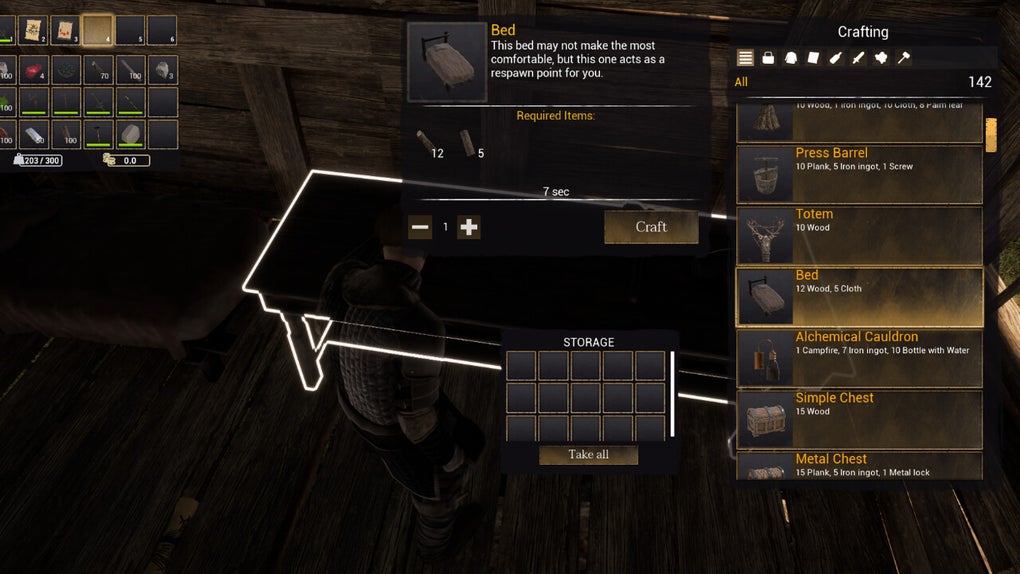The width and height of the screenshot is (1020, 574).
Task: Show all crafting recipes list icon
Action: tap(745, 58)
